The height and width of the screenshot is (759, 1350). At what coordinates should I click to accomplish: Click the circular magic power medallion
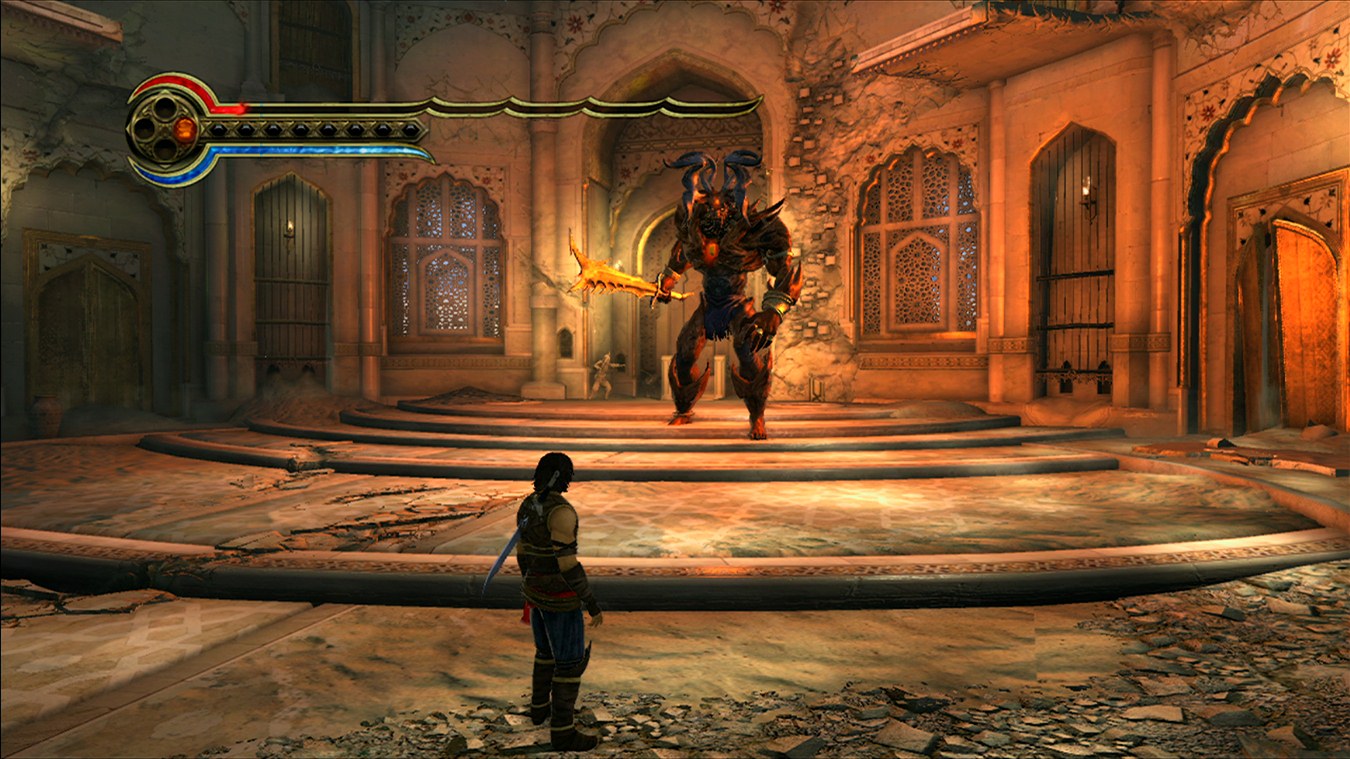pos(164,129)
